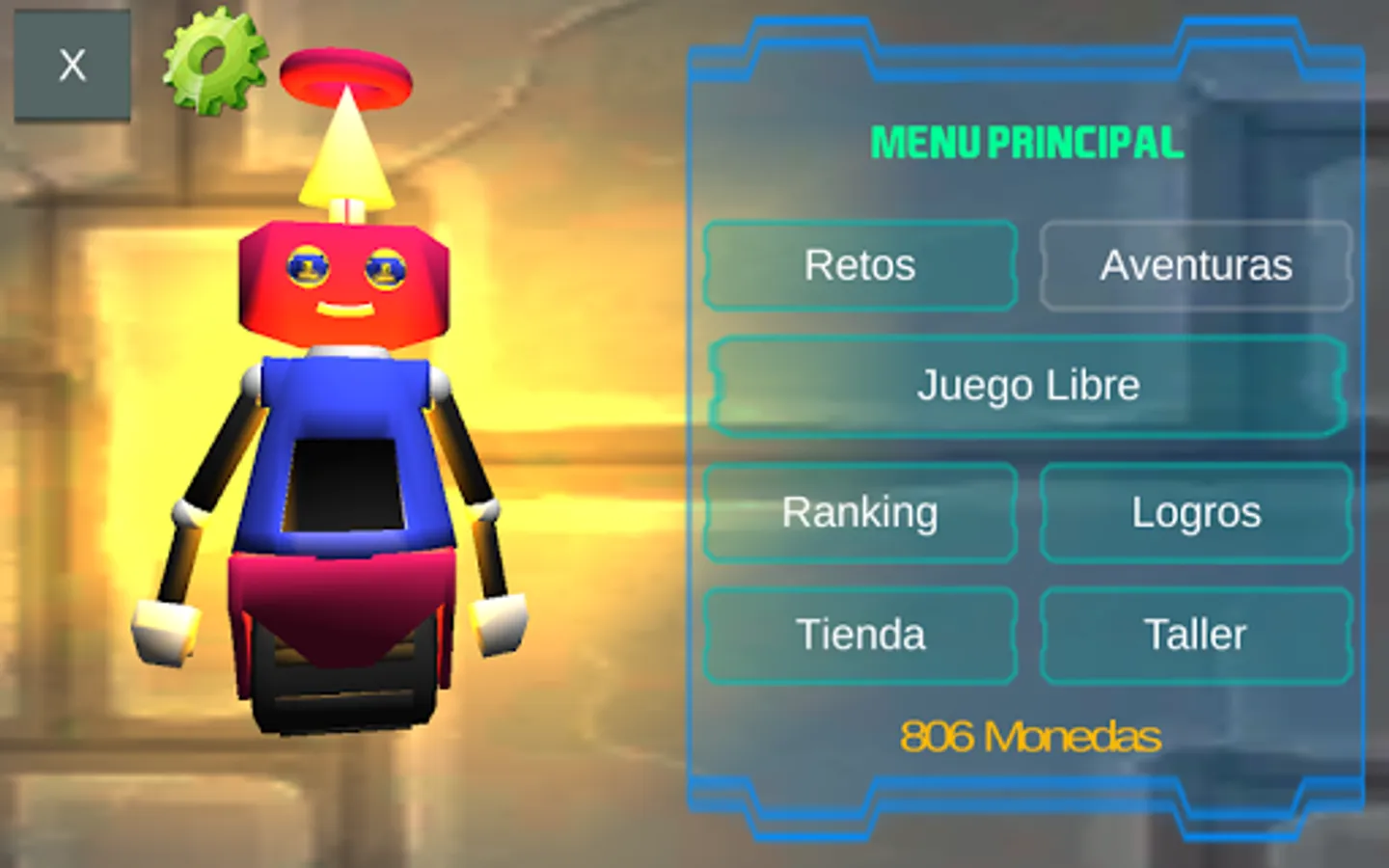Screen dimensions: 1389x868
Task: Click the 806 Monedas coin counter
Action: click(1028, 737)
